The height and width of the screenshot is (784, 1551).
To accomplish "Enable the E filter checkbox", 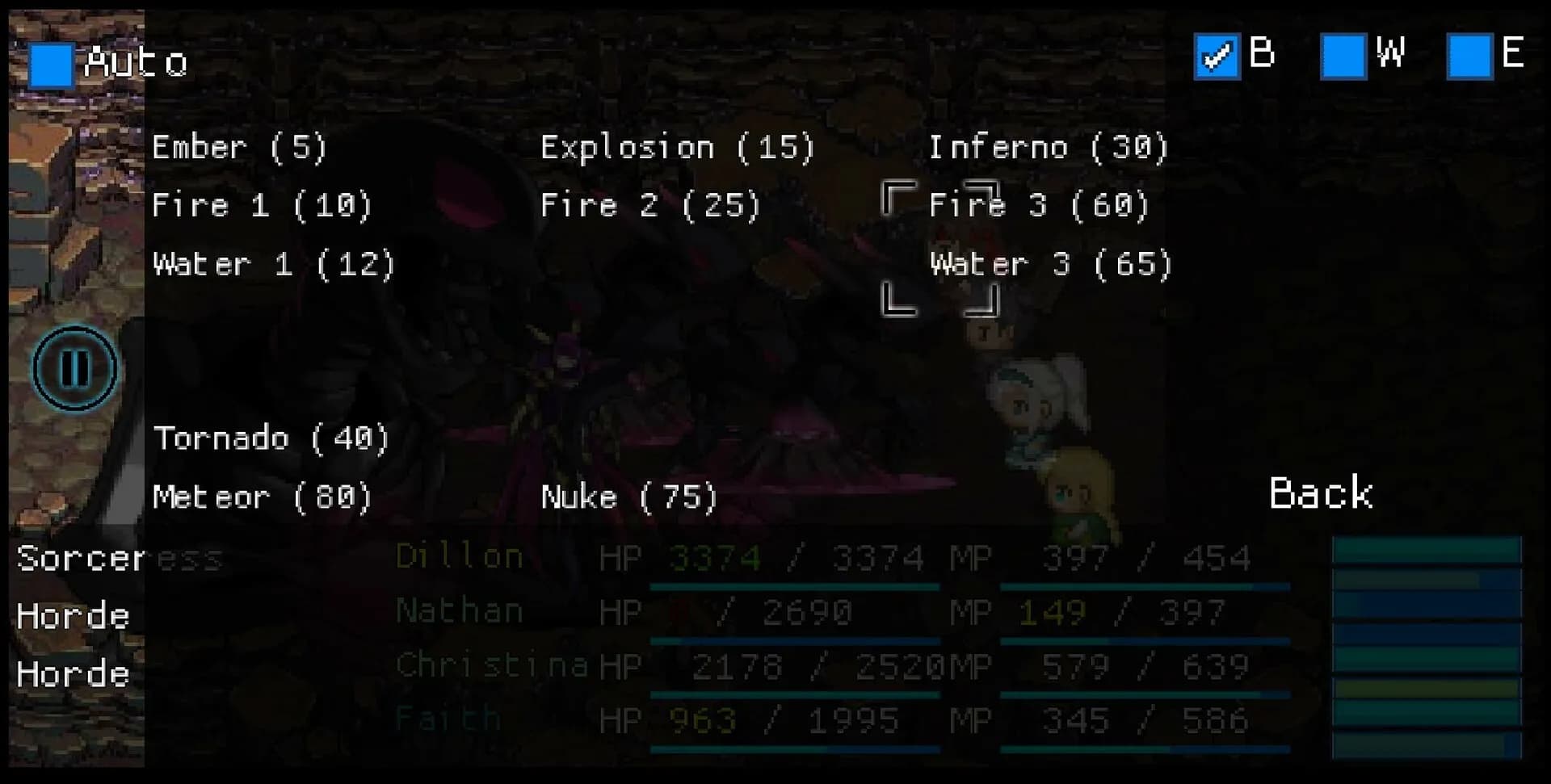I will point(1469,57).
